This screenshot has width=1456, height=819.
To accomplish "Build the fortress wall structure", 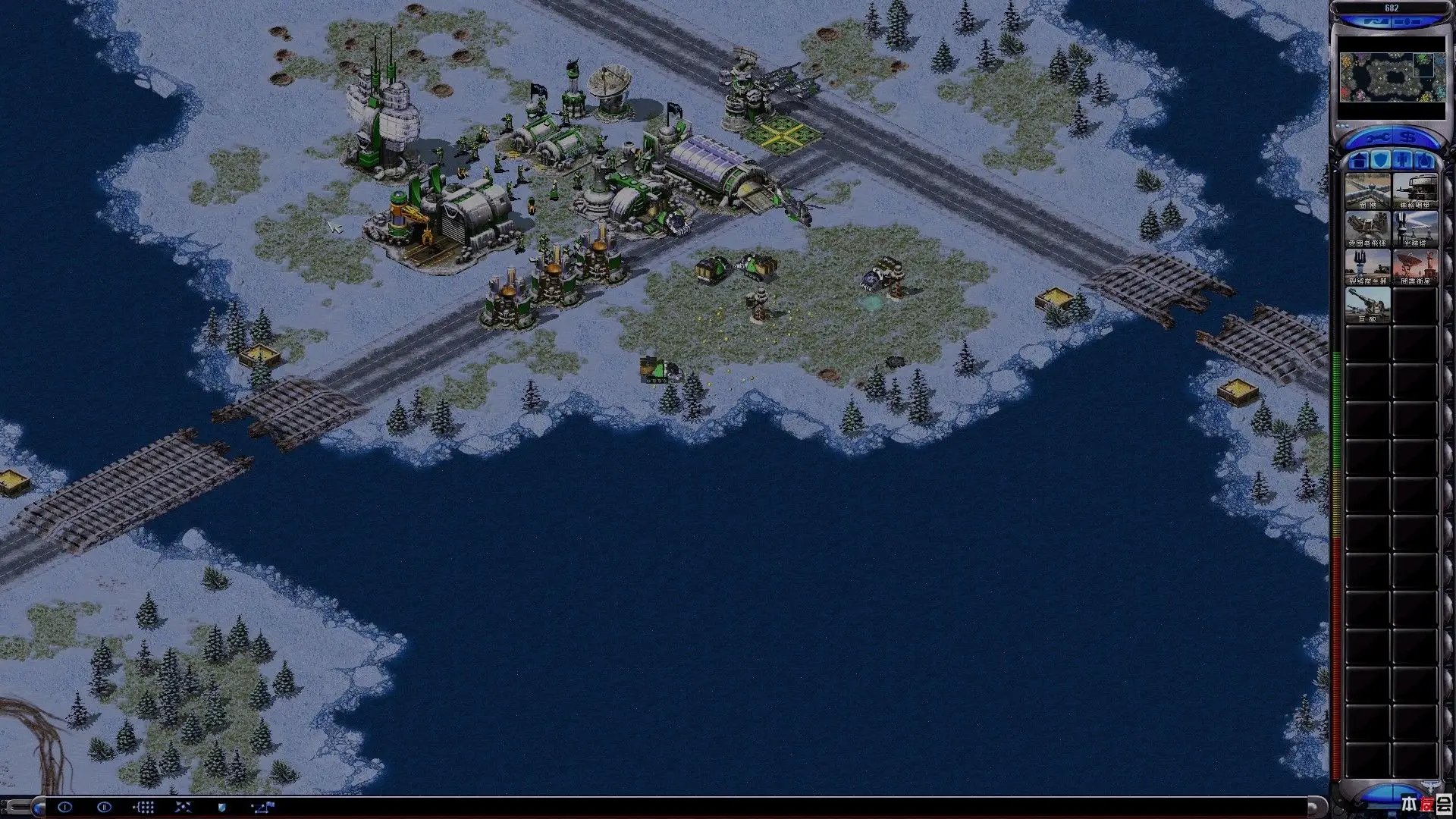I will click(1367, 191).
